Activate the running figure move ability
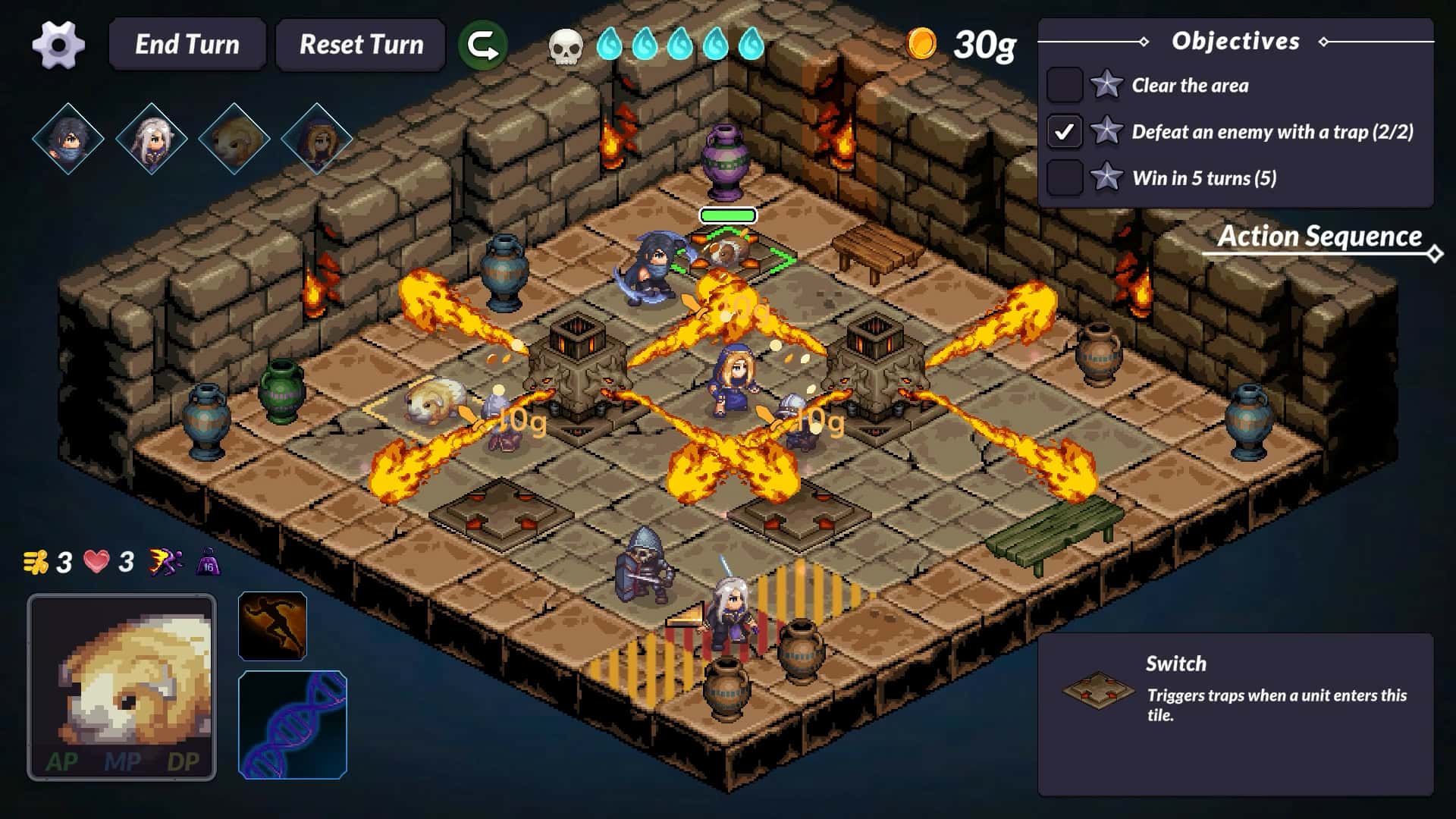Screen dimensions: 1456x819 [x=272, y=626]
